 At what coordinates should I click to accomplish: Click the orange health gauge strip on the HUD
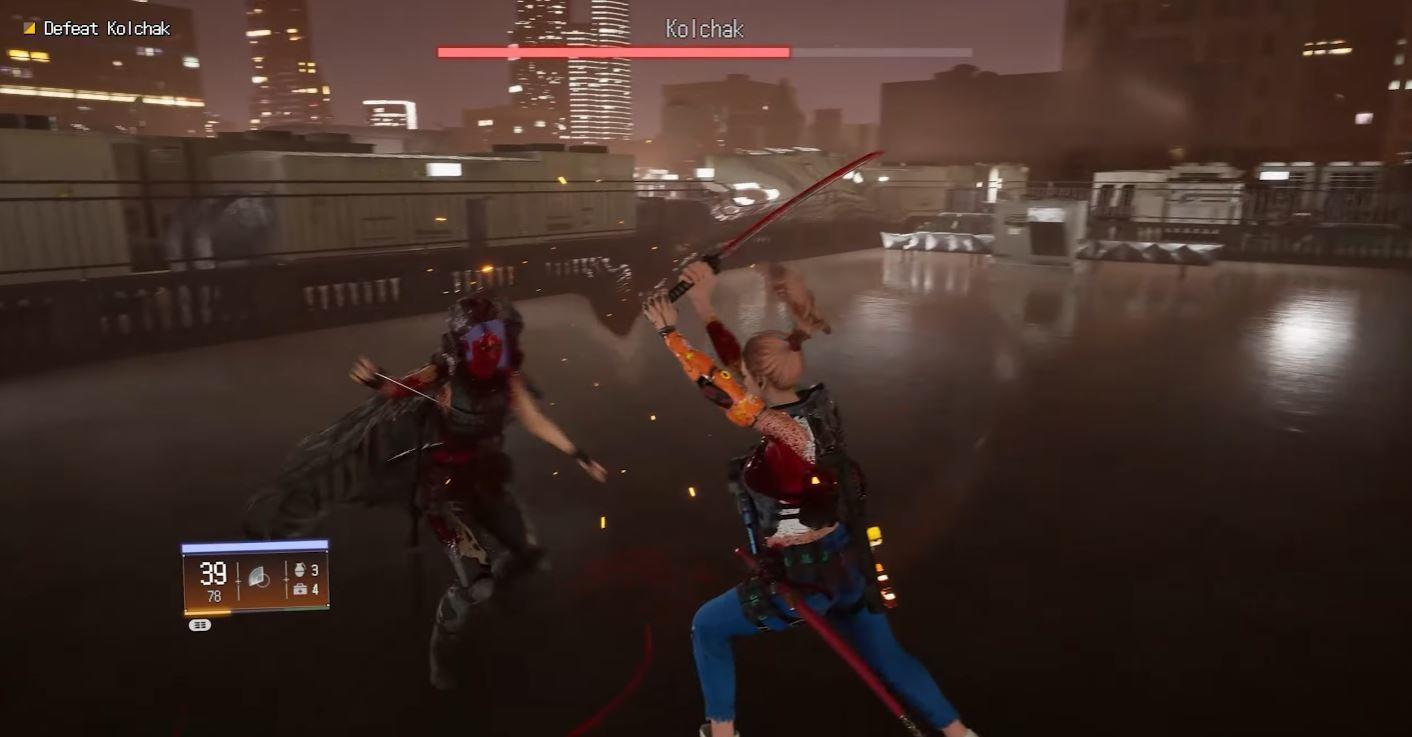[210, 611]
